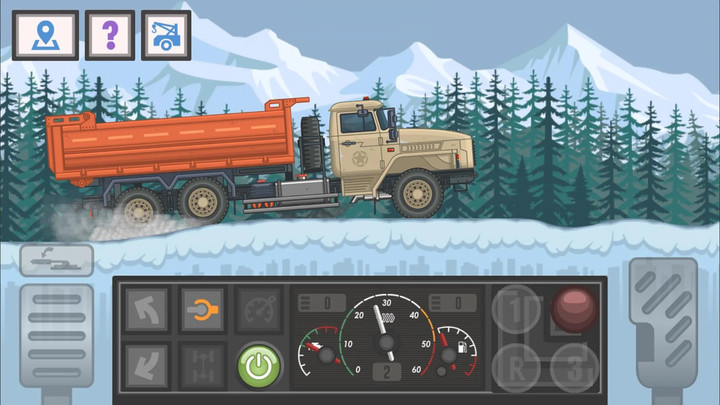The image size is (720, 405).
Task: Shift gear lever to first gear
Action: [x=516, y=310]
